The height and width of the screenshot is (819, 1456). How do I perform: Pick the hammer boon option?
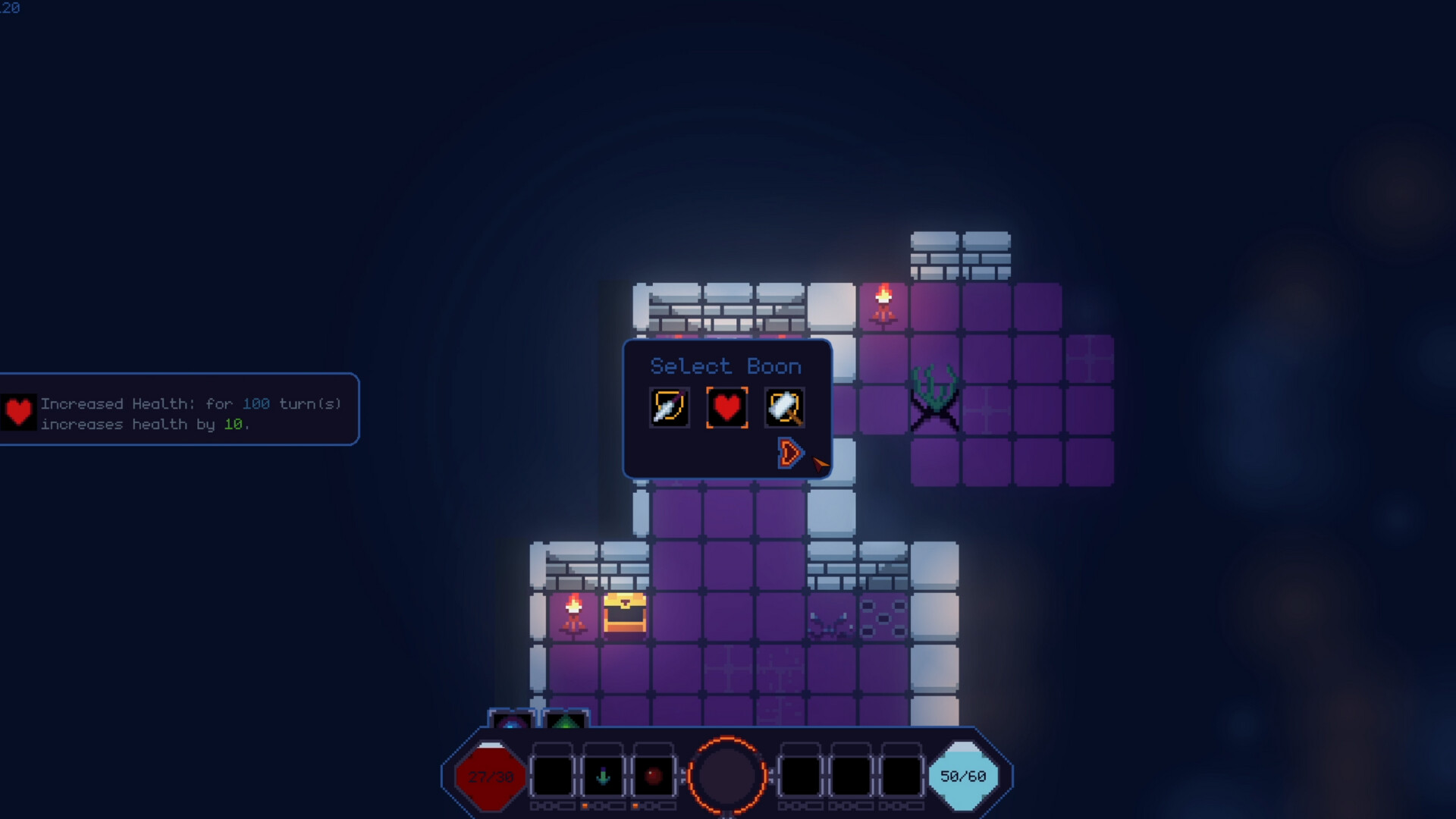784,407
